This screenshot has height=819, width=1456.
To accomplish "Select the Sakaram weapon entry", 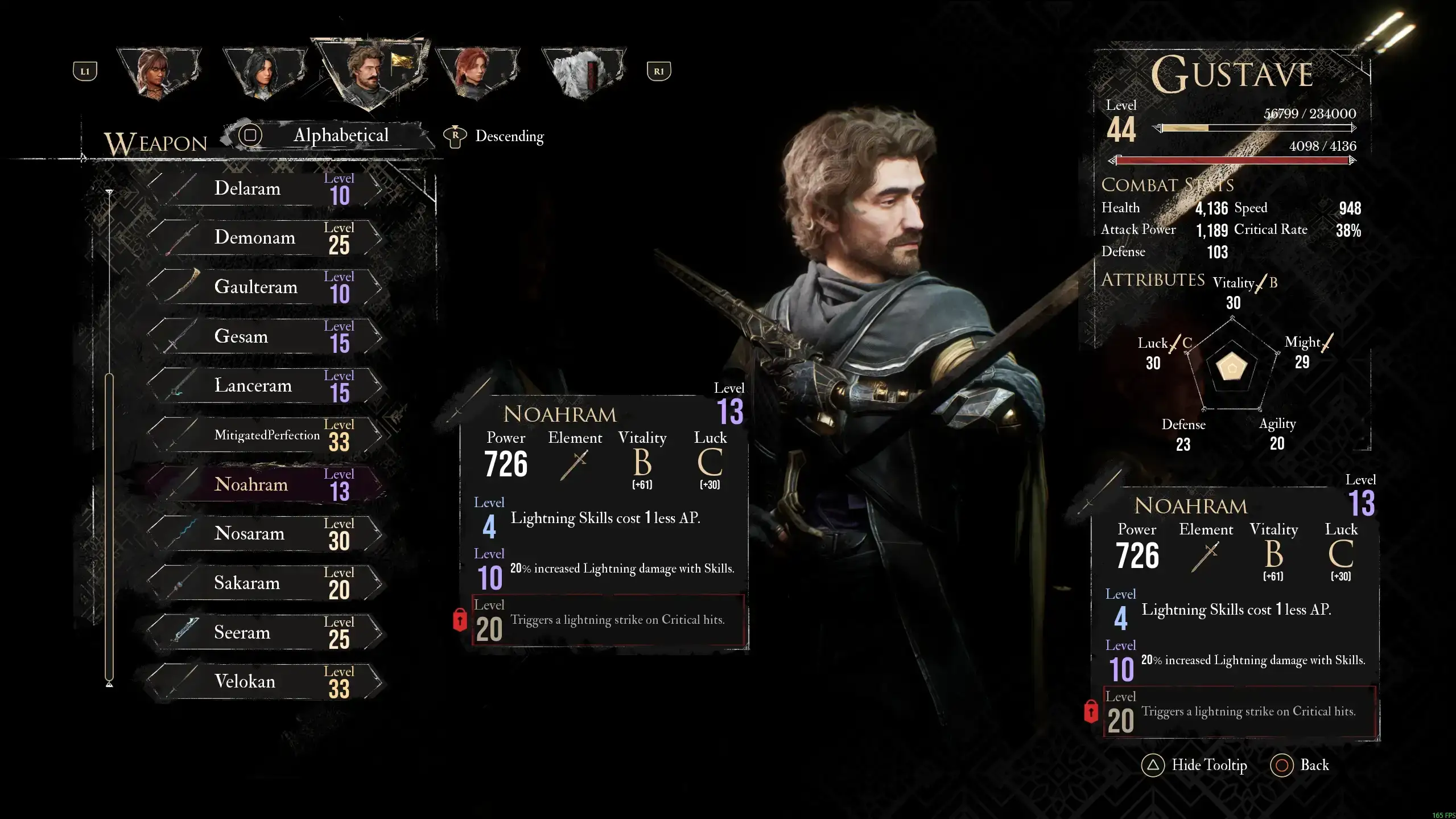I will tap(265, 583).
